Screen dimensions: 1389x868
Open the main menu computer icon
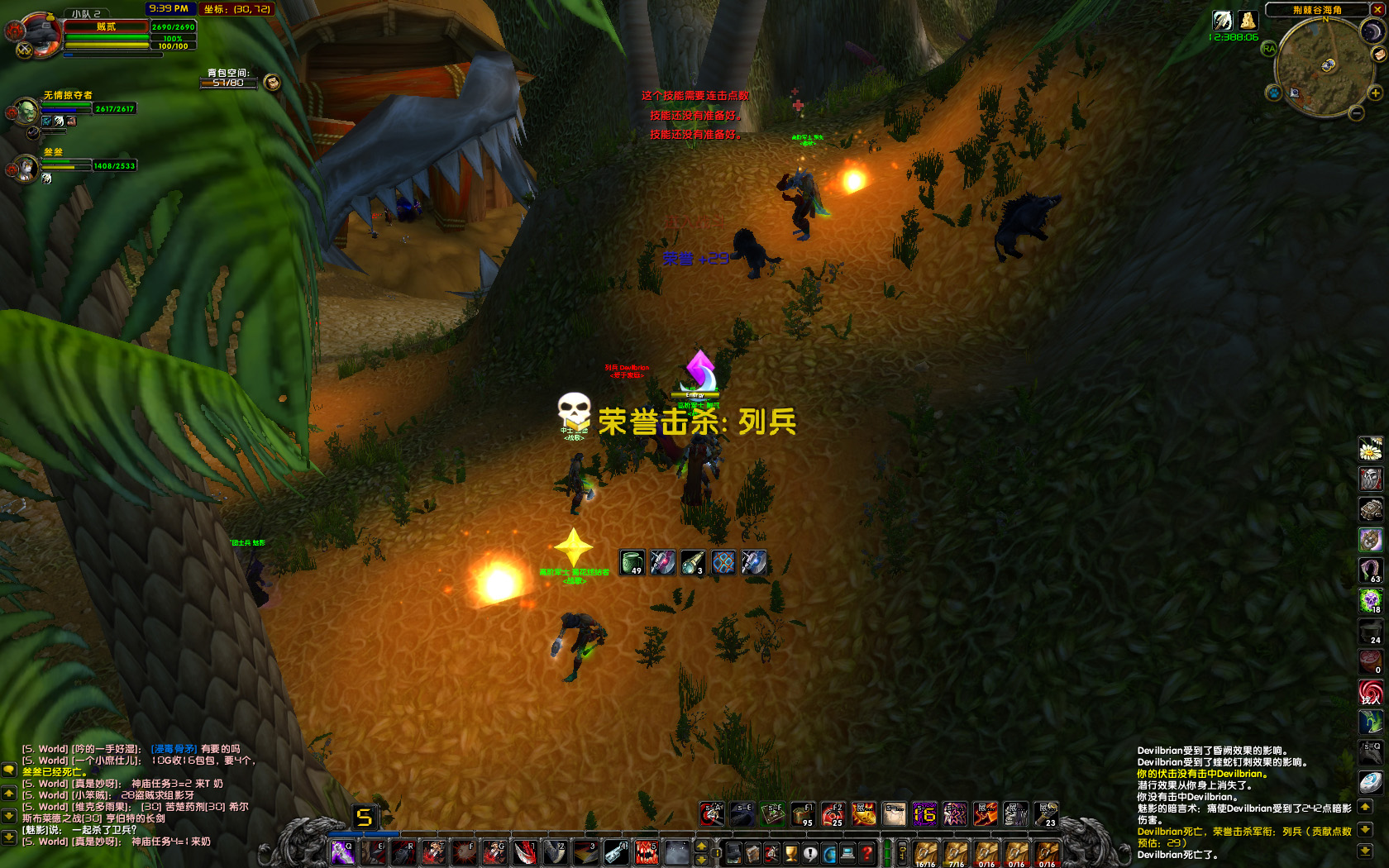tap(848, 852)
